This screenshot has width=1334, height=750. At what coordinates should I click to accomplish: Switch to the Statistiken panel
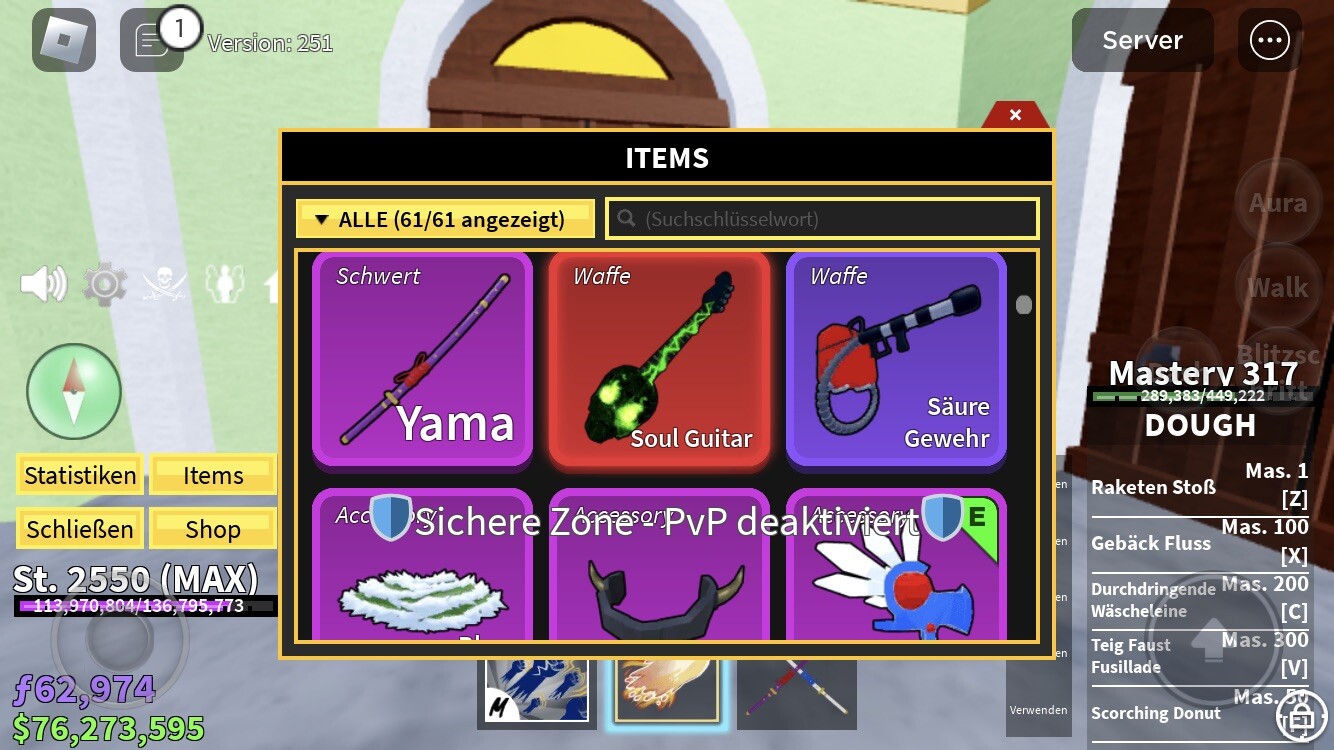tap(79, 476)
